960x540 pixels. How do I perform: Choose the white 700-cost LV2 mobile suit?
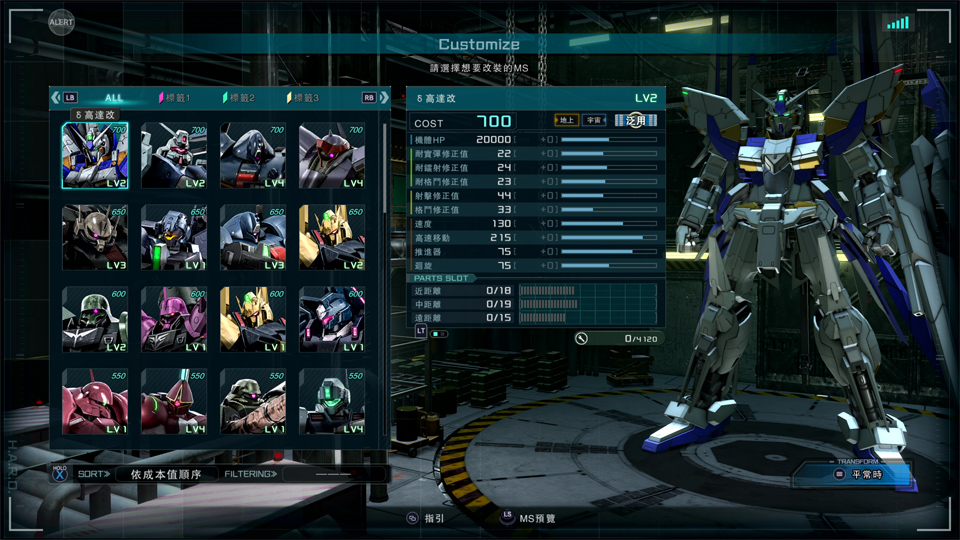pyautogui.click(x=174, y=156)
